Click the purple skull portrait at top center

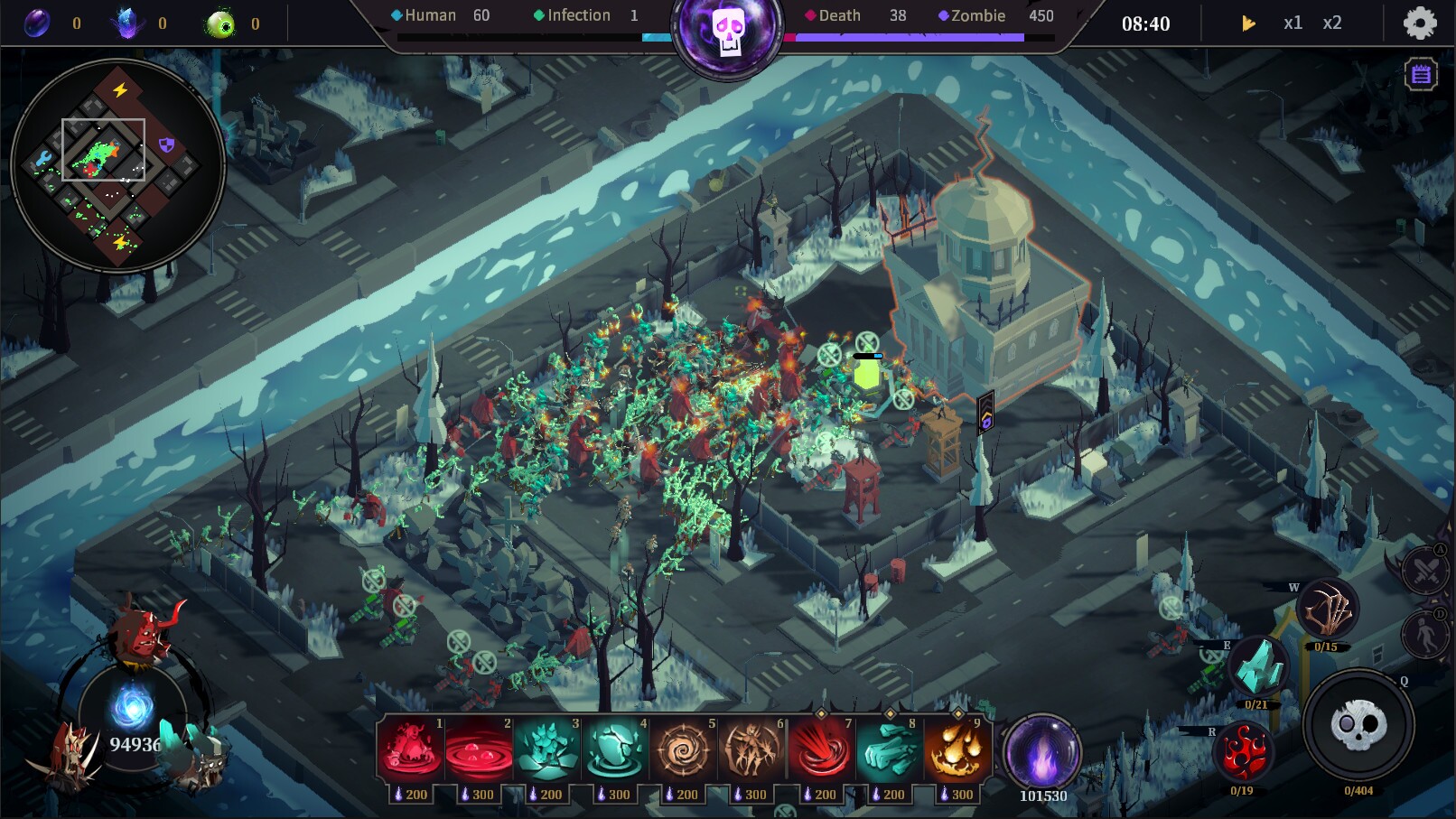click(728, 27)
